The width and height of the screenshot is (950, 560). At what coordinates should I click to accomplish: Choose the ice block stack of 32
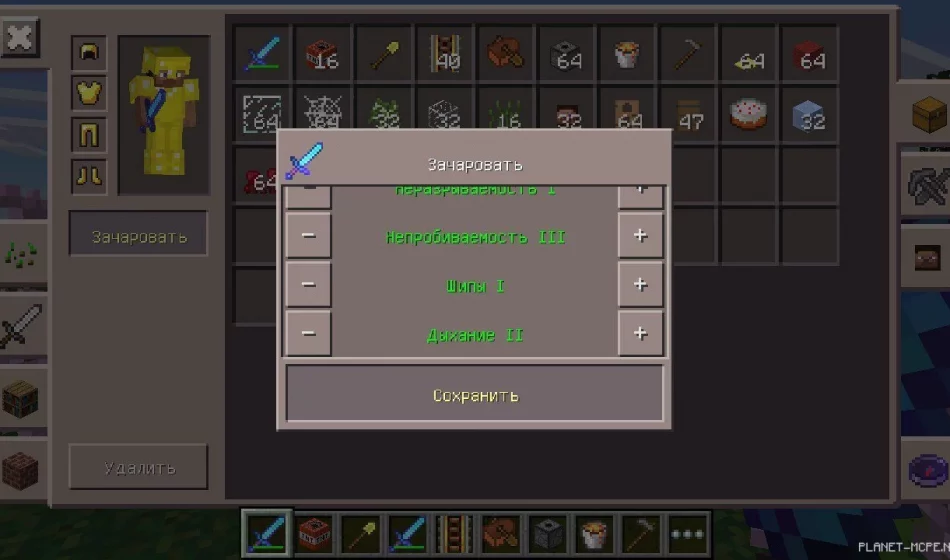pyautogui.click(x=808, y=112)
